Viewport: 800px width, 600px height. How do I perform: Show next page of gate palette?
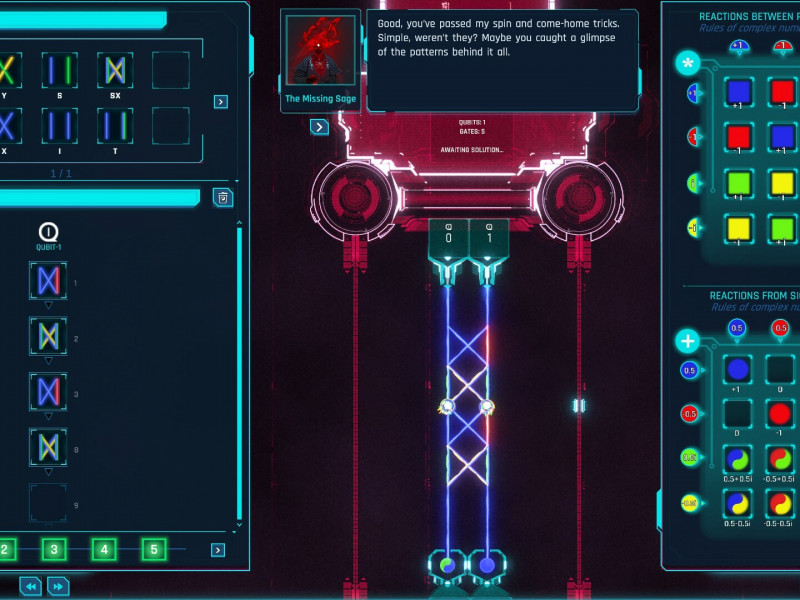221,101
